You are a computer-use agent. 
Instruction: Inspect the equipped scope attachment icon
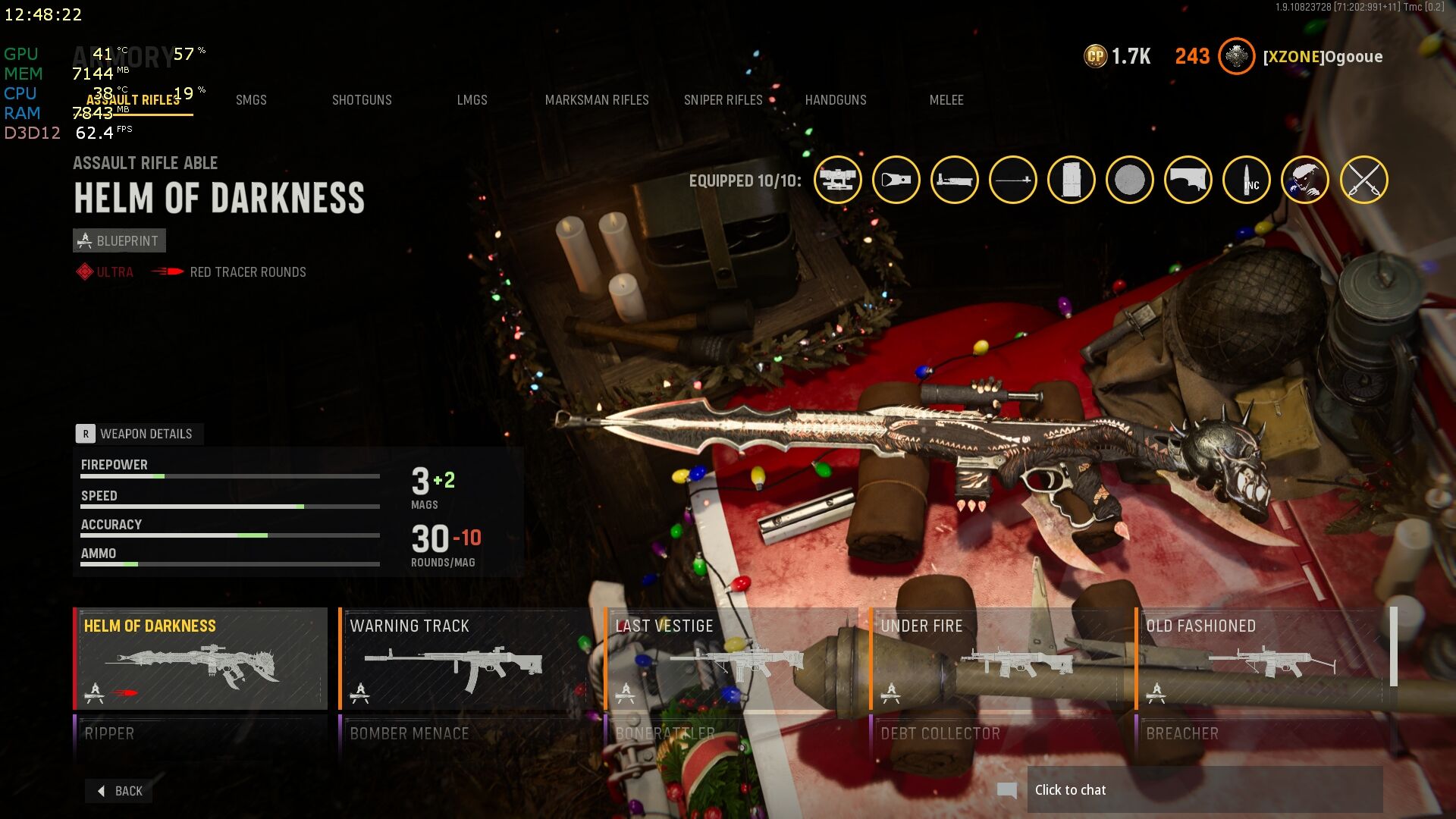(838, 180)
